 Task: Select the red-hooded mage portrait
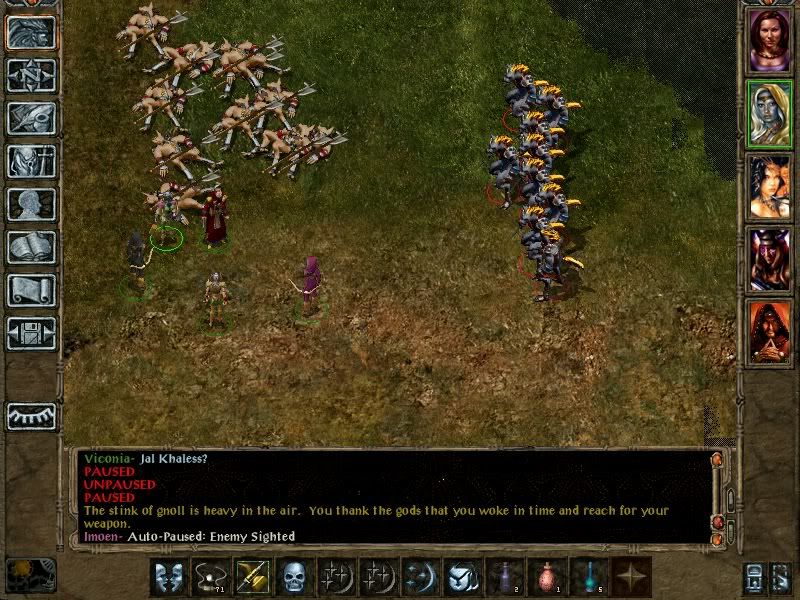click(x=770, y=332)
